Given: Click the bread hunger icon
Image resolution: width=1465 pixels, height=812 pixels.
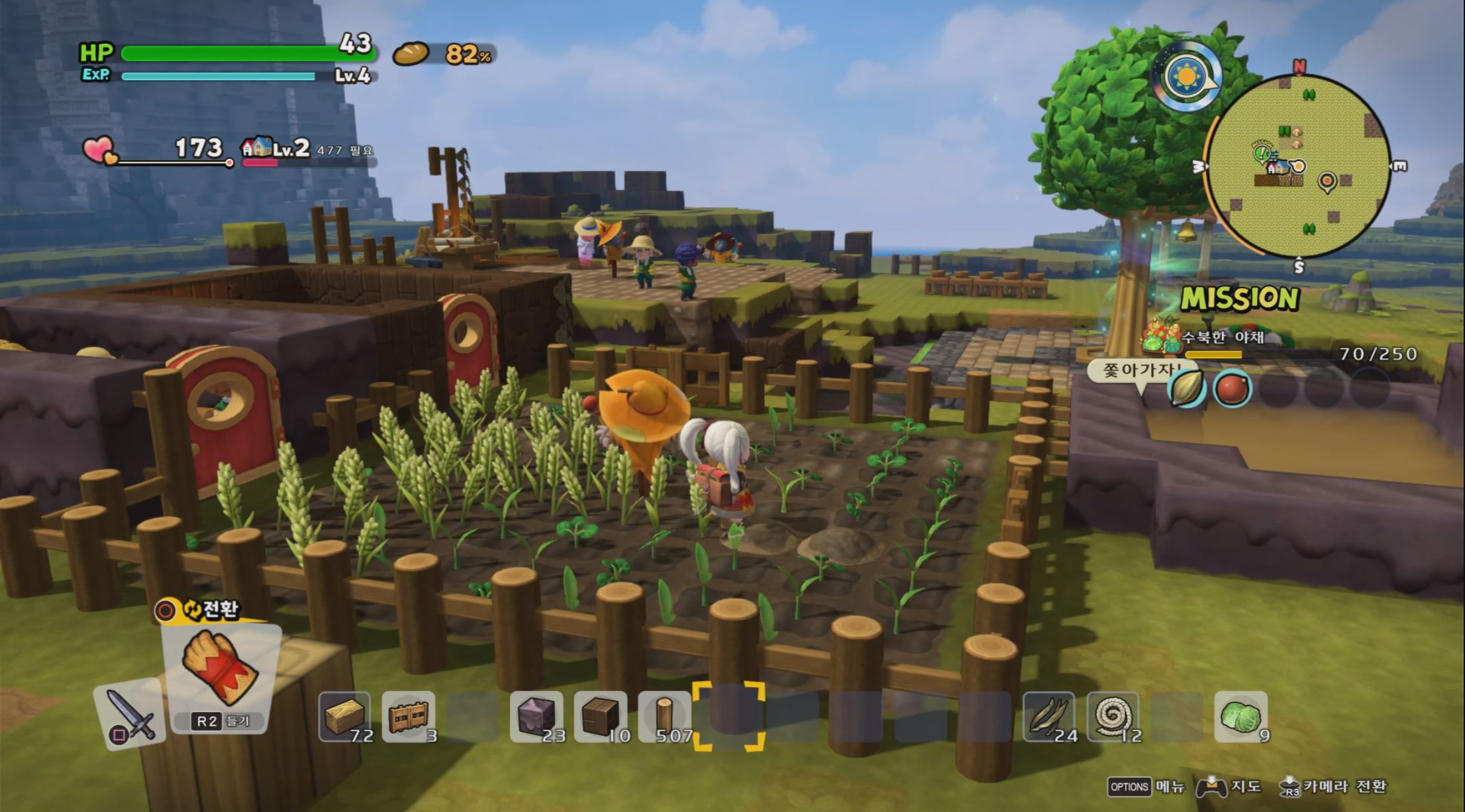Looking at the screenshot, I should click(411, 54).
